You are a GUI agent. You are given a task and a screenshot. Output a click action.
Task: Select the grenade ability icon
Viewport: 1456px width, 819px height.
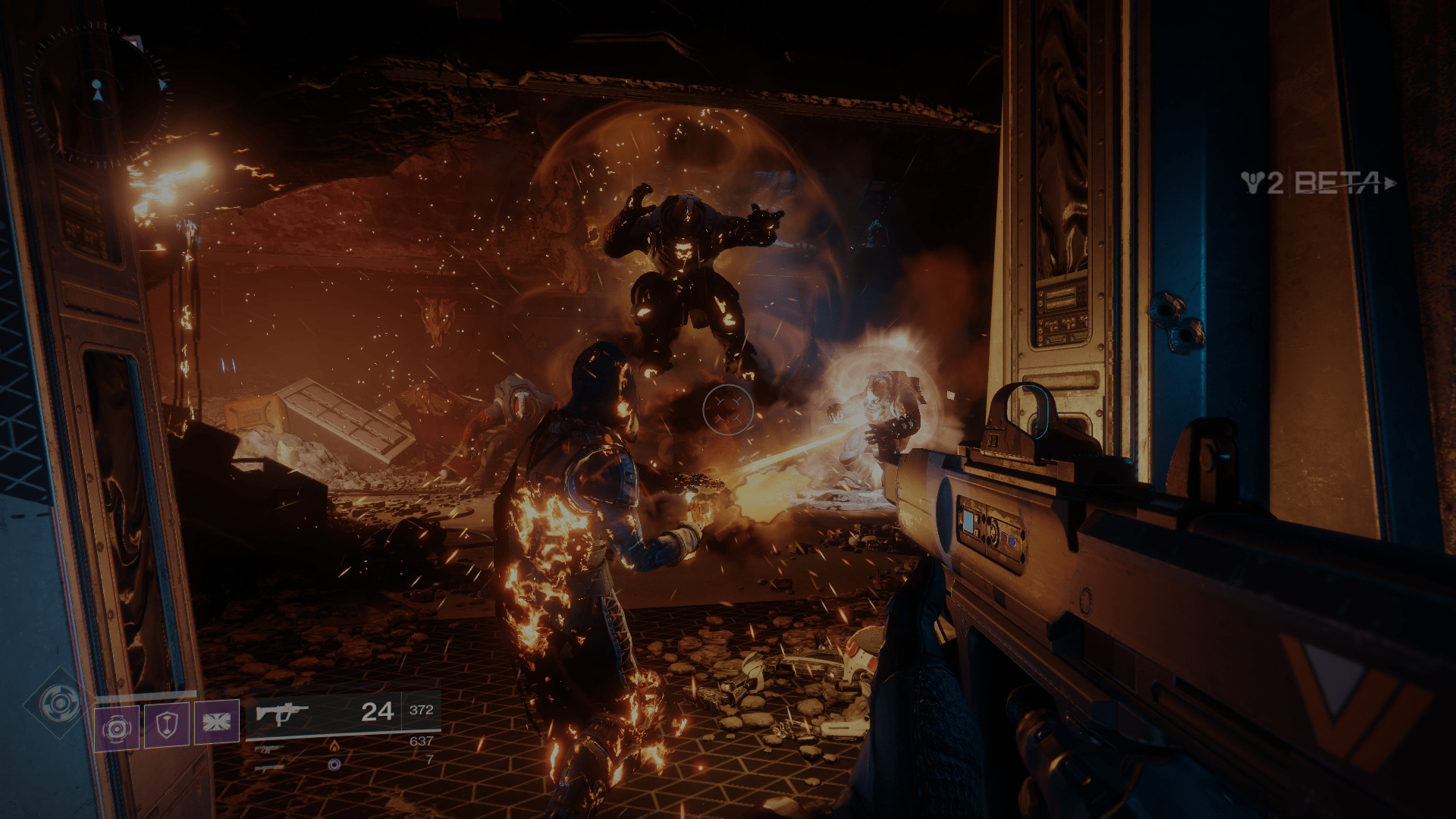tap(117, 728)
